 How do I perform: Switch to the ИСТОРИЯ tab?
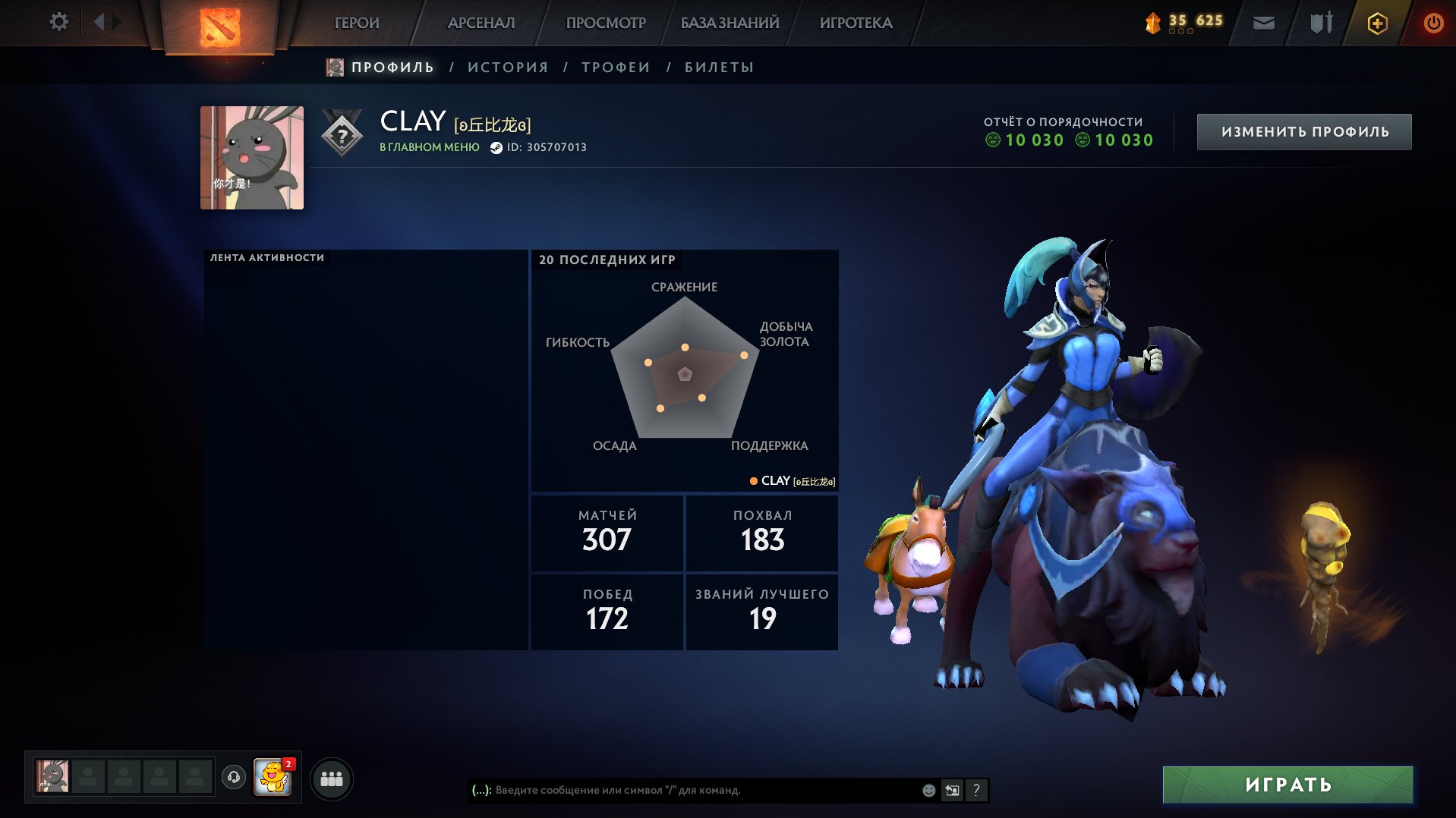click(x=507, y=67)
